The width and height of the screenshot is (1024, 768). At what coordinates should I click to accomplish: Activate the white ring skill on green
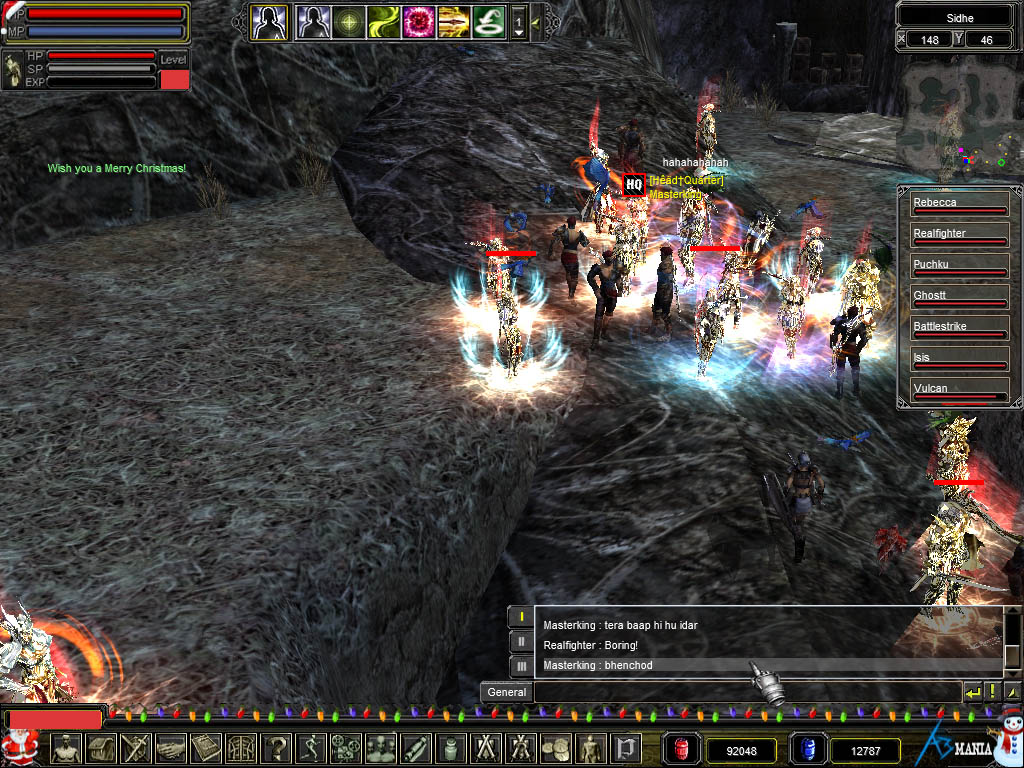pyautogui.click(x=488, y=21)
